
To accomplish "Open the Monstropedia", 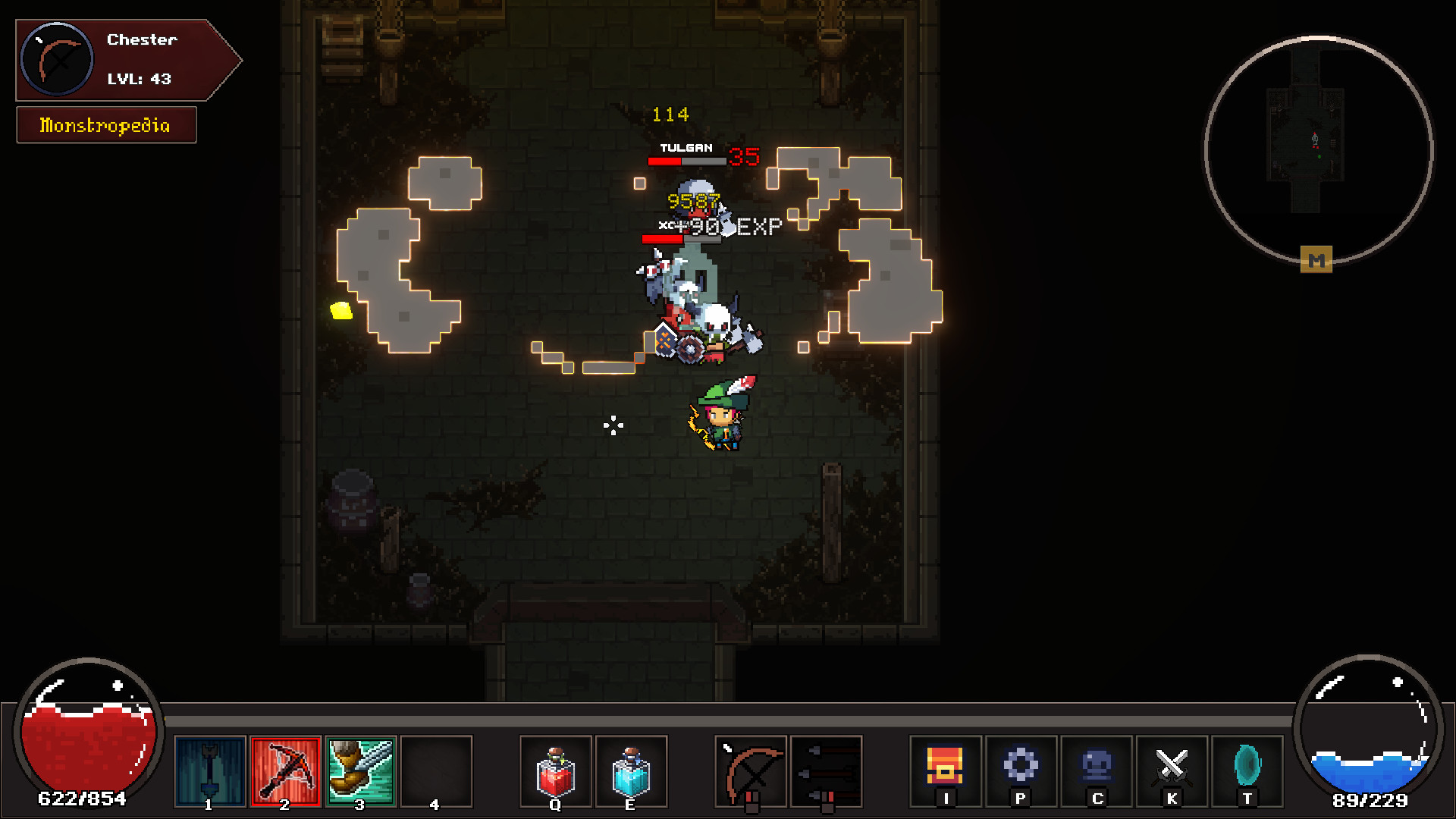I will point(105,124).
